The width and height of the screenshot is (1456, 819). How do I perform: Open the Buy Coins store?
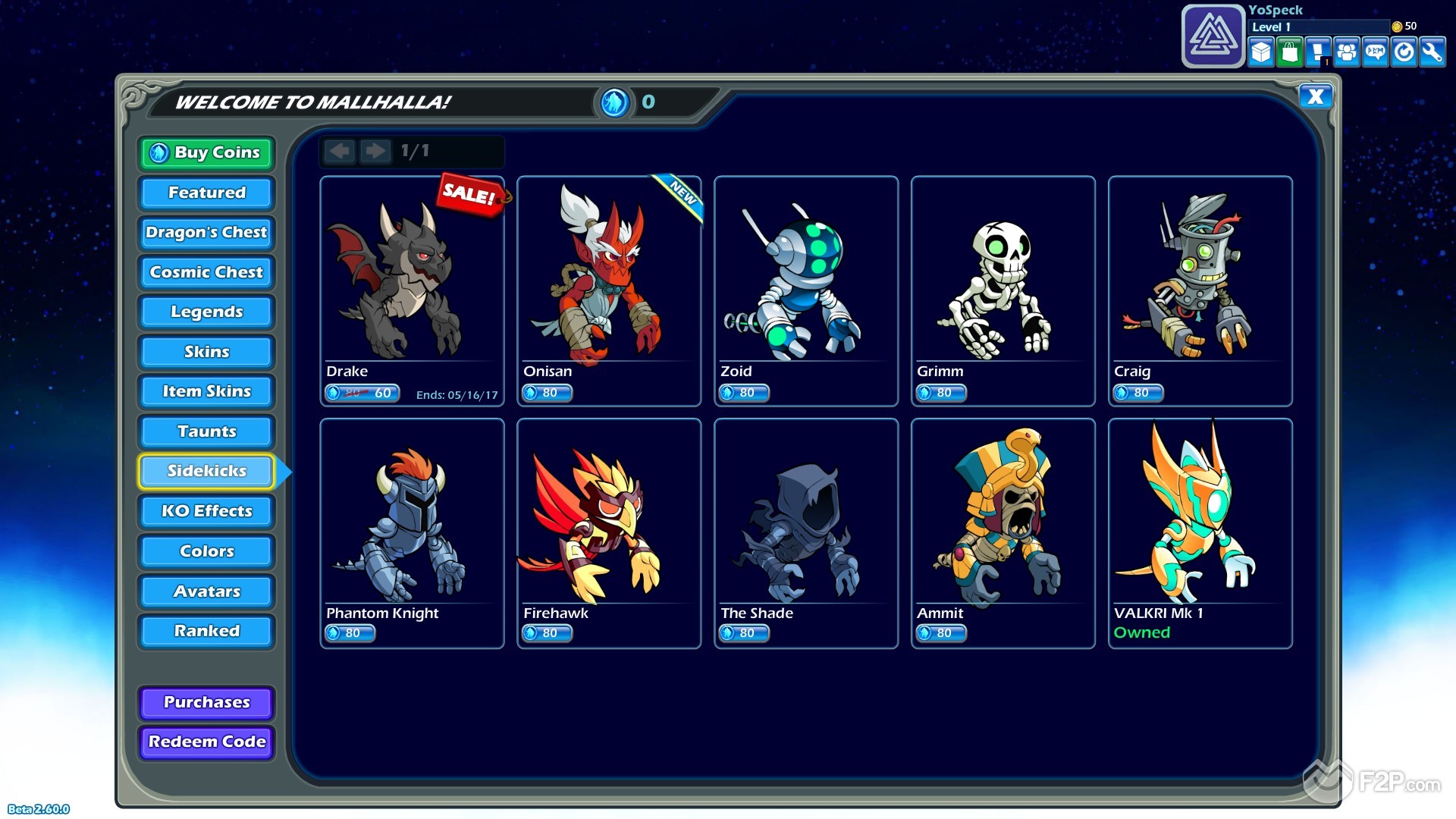[x=206, y=153]
